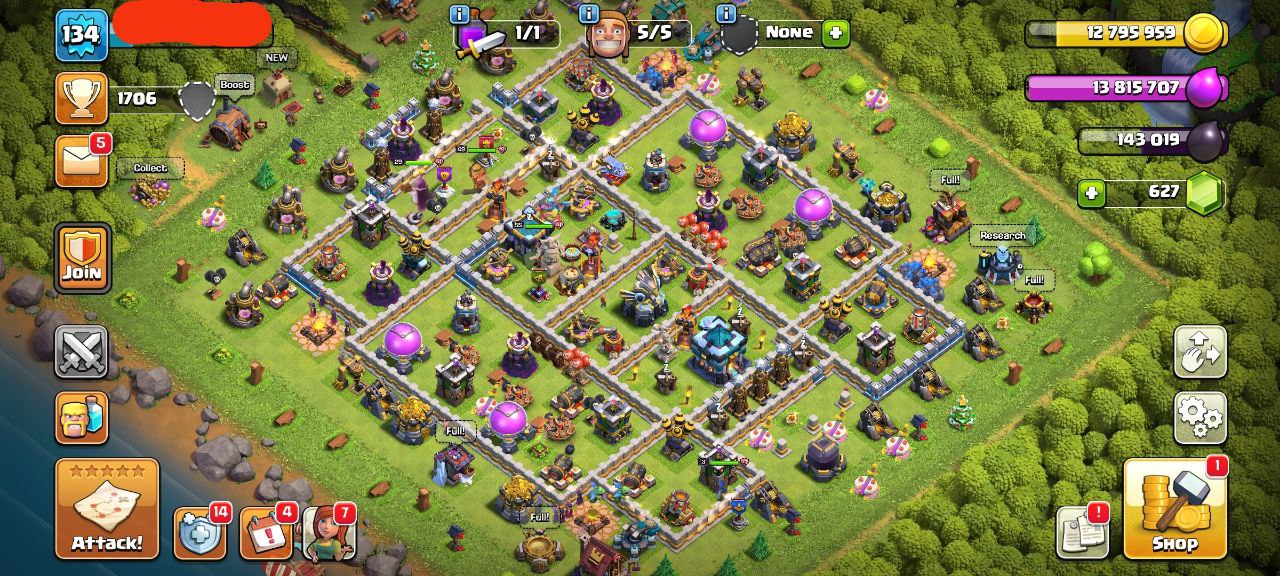The image size is (1280, 576).
Task: Tap the level 134 experience badge
Action: (x=81, y=35)
